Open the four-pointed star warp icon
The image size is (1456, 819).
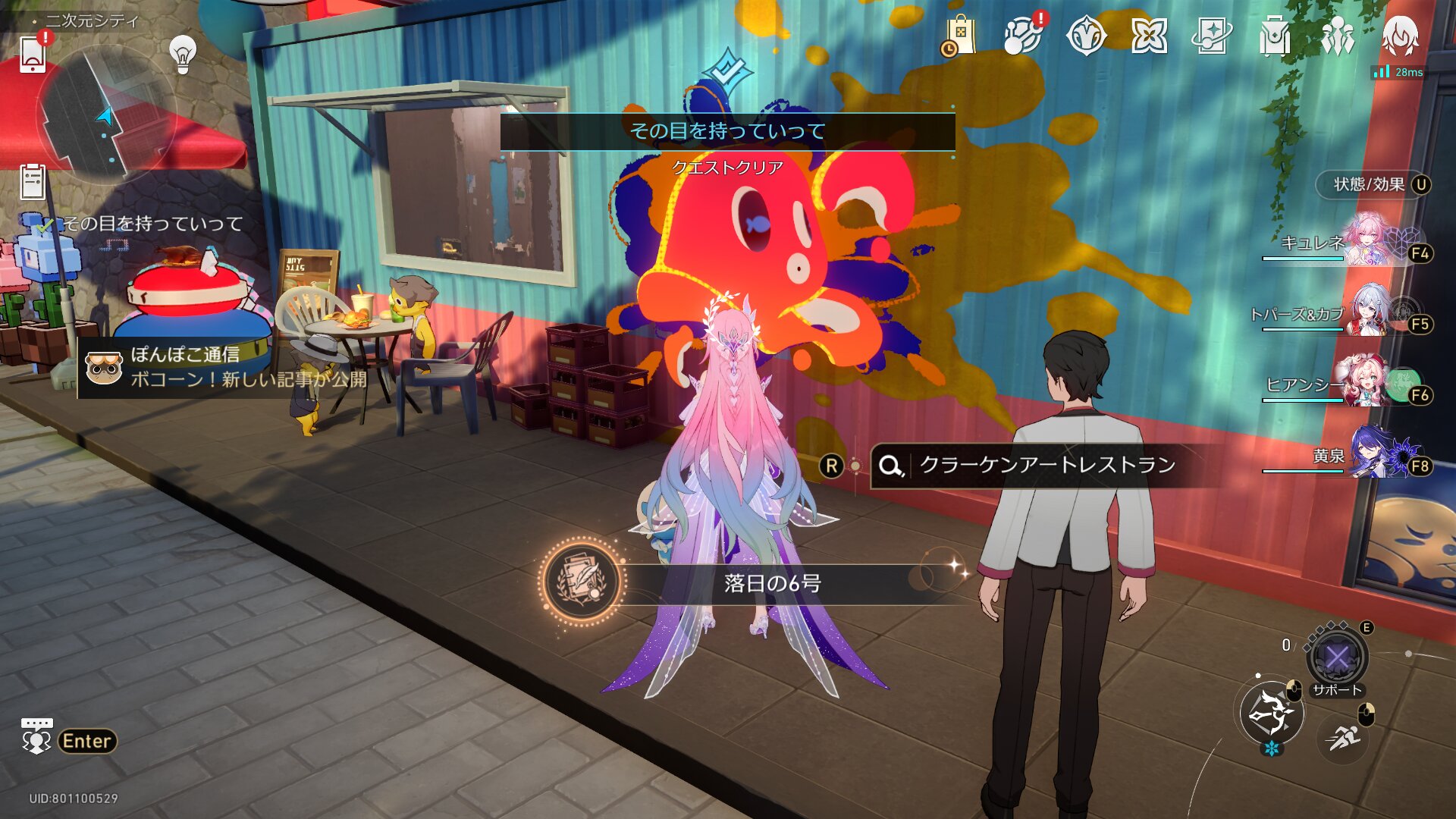coord(1149,36)
